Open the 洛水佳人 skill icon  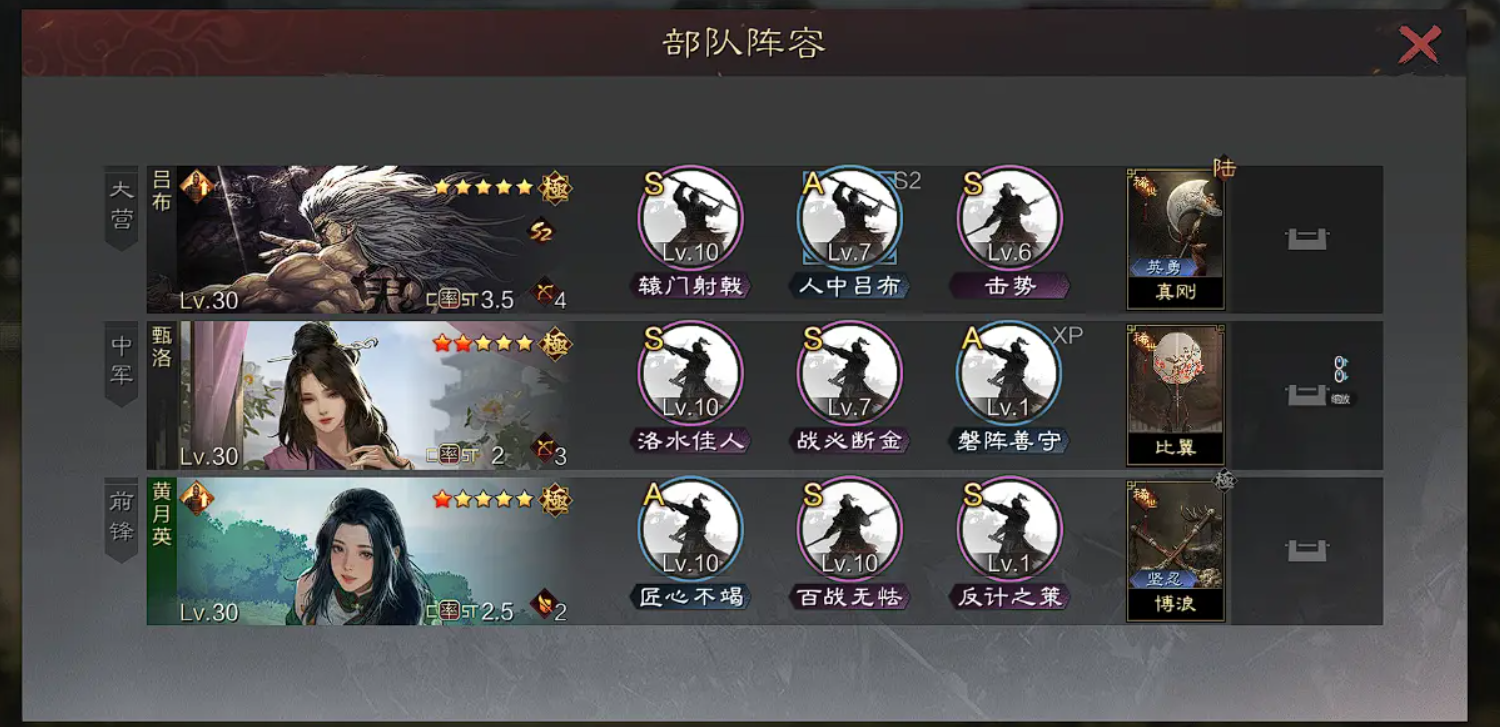pos(690,372)
